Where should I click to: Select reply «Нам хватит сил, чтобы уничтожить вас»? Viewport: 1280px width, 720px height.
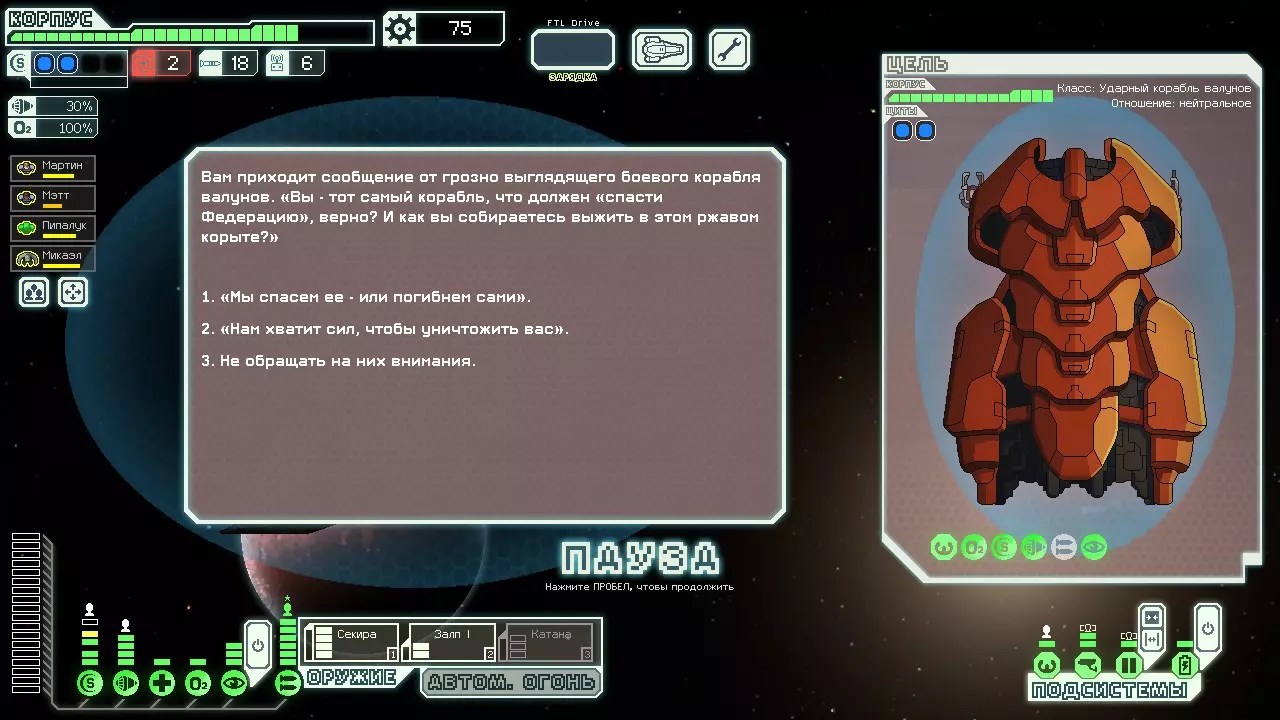(385, 329)
